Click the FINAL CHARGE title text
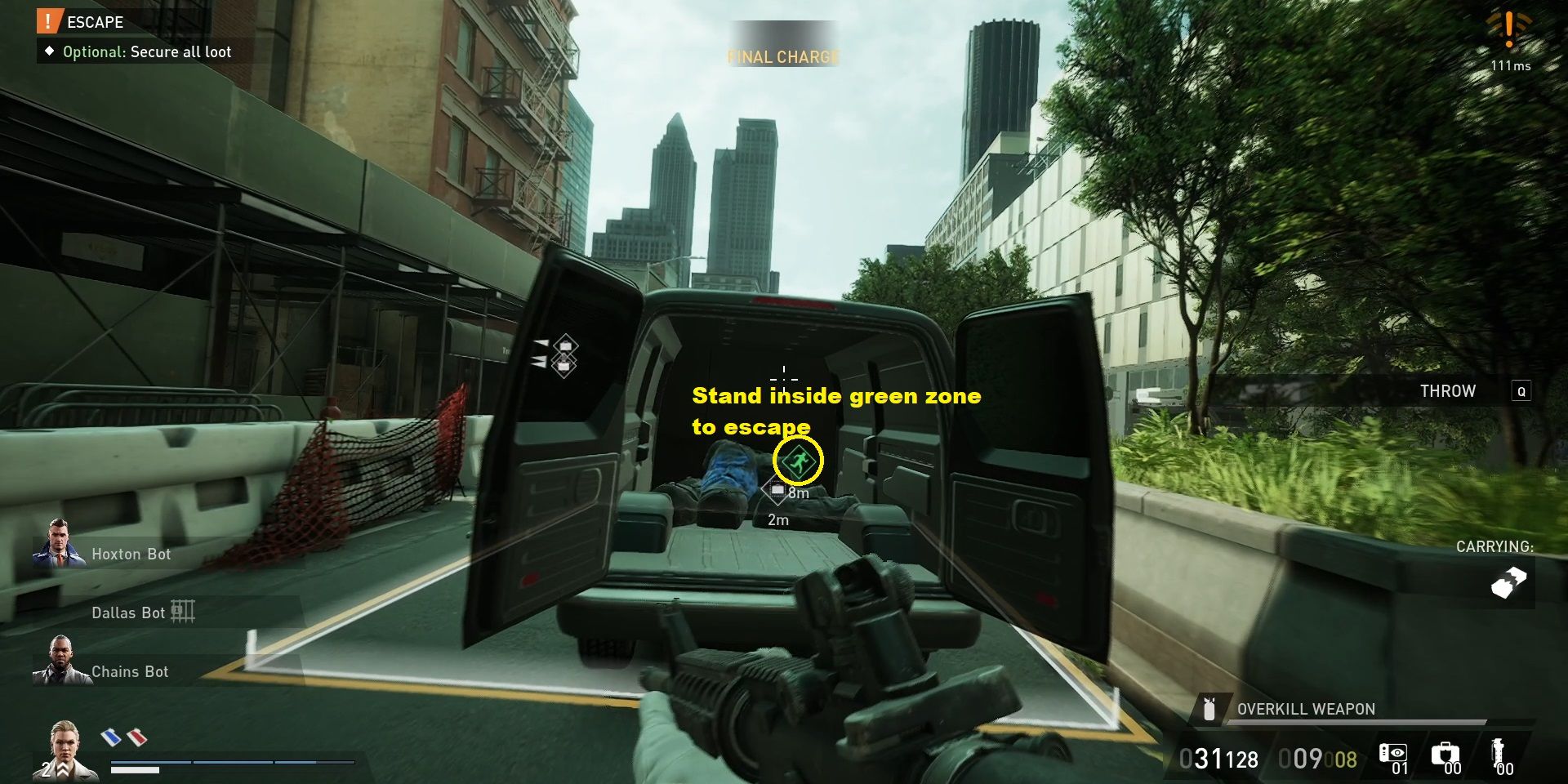 [782, 56]
